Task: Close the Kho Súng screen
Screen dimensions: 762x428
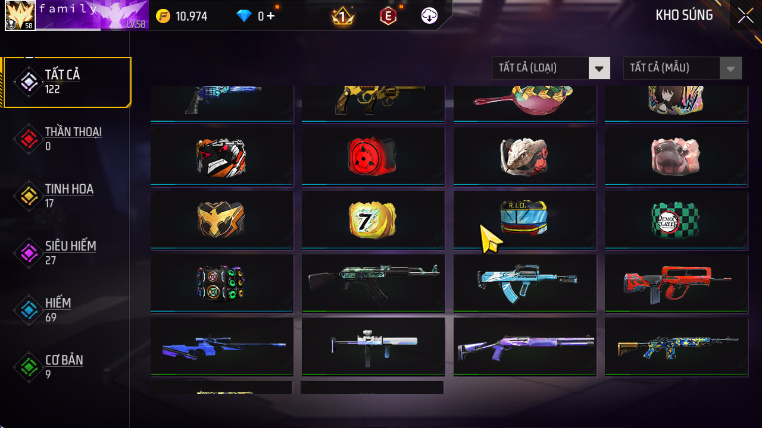Action: click(x=745, y=15)
